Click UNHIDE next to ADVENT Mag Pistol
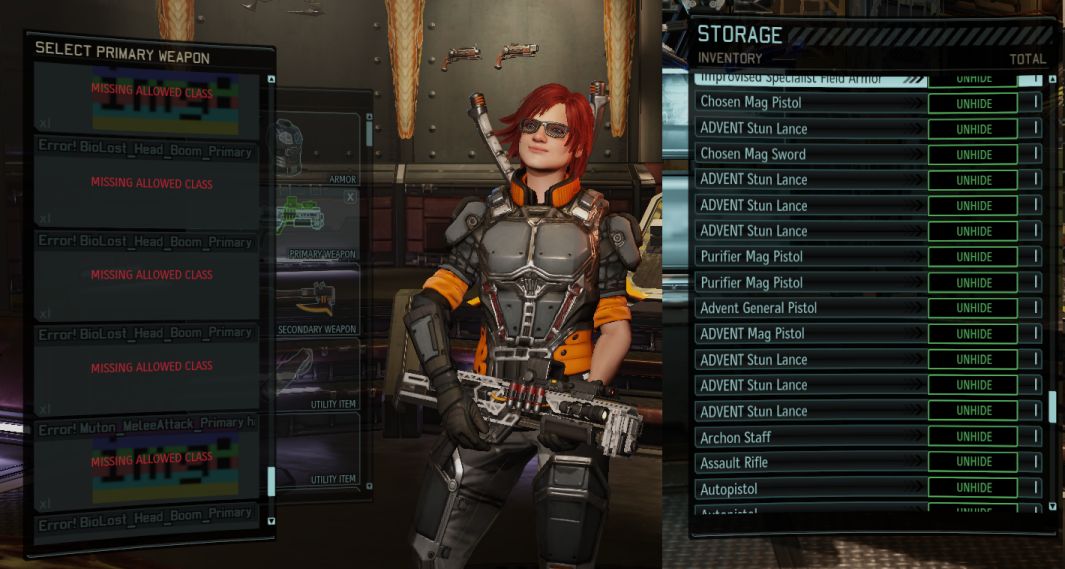The height and width of the screenshot is (569, 1065). 973,334
